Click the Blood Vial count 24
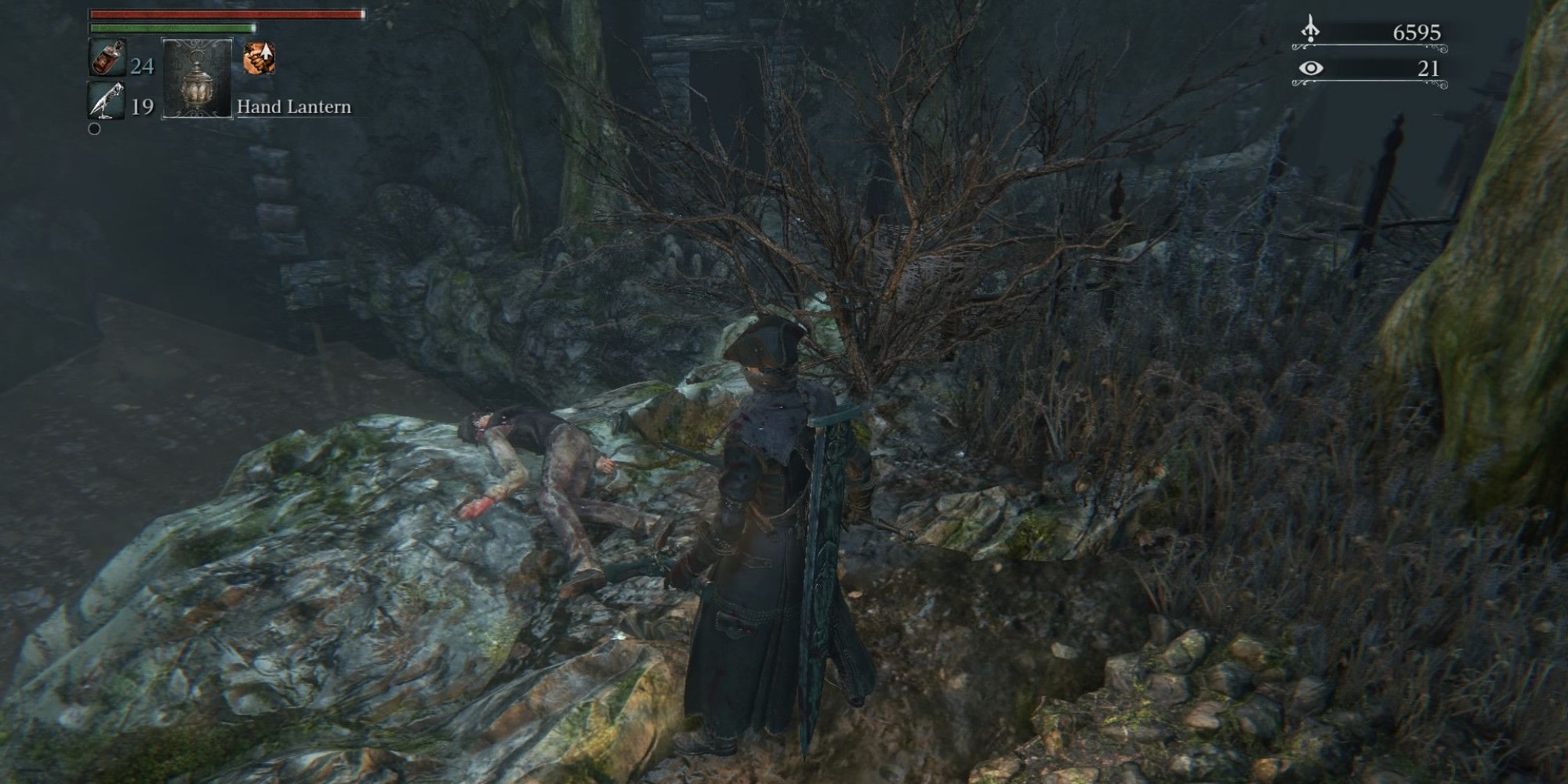 (x=142, y=66)
